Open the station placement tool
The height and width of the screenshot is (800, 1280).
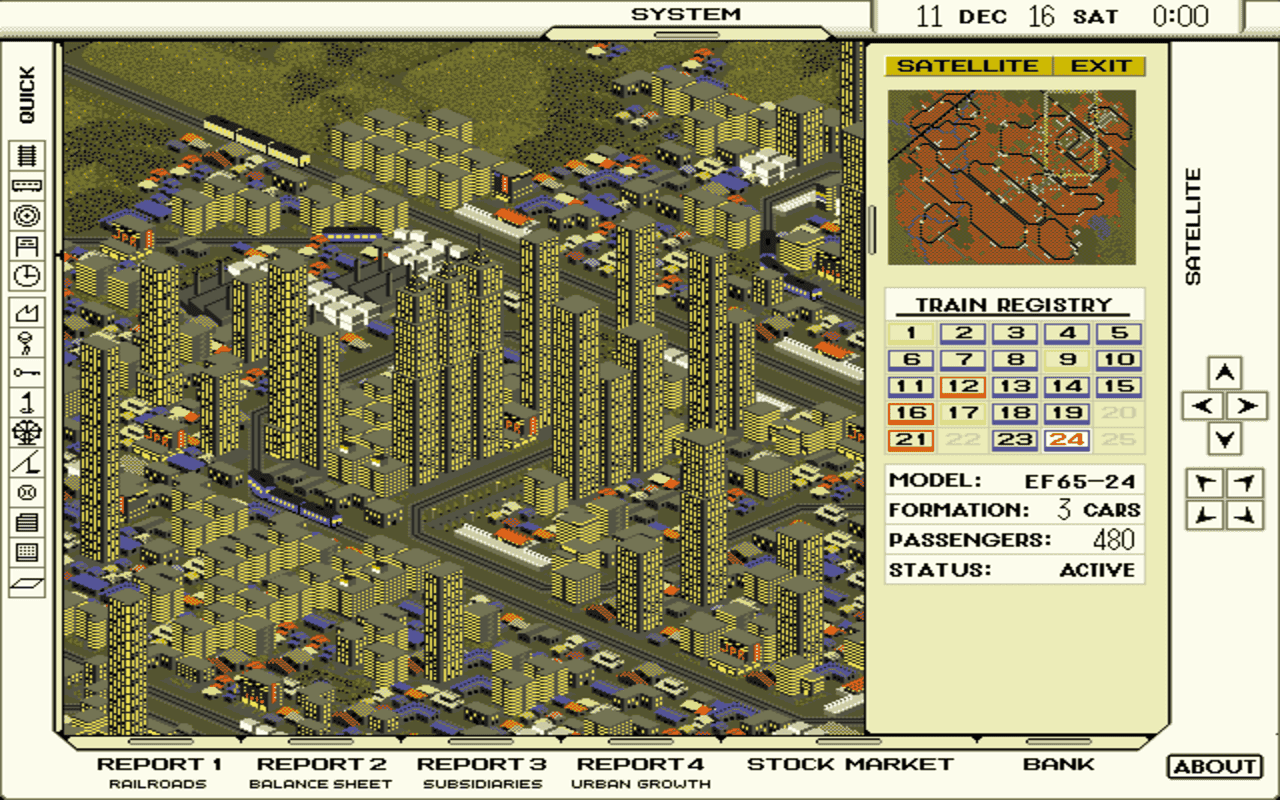[x=28, y=246]
